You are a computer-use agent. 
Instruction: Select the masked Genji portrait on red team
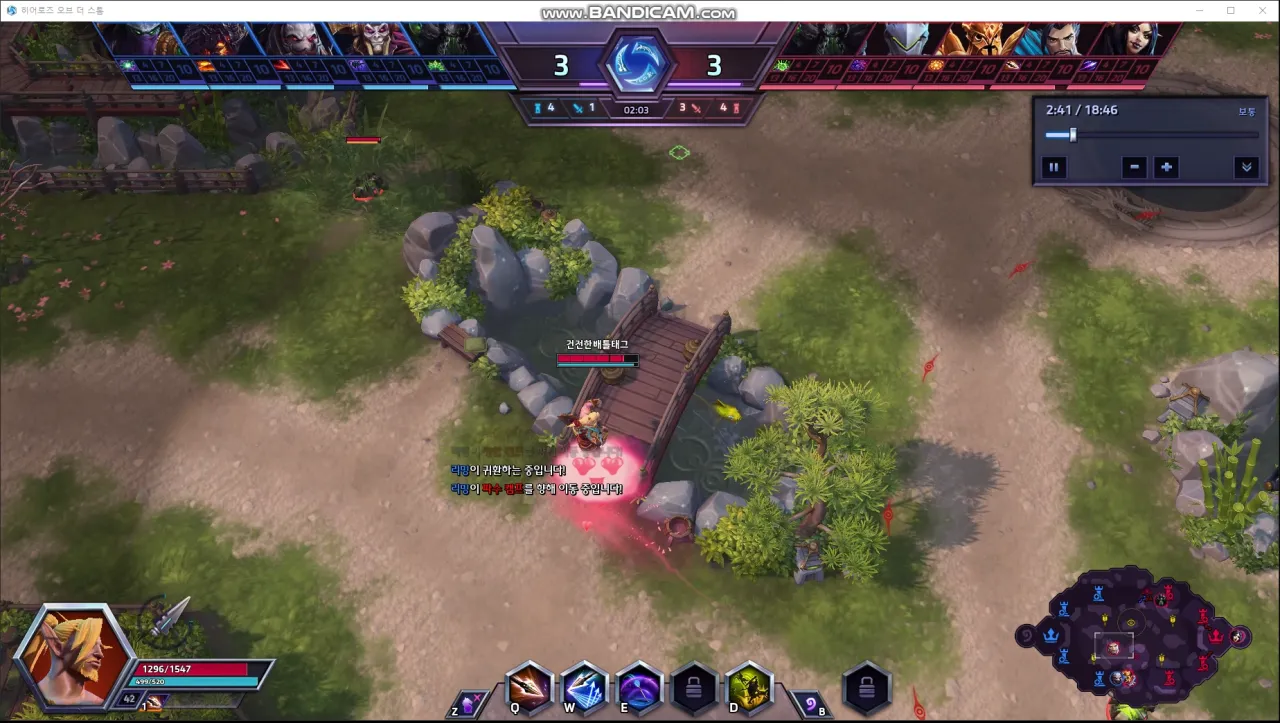tap(908, 40)
